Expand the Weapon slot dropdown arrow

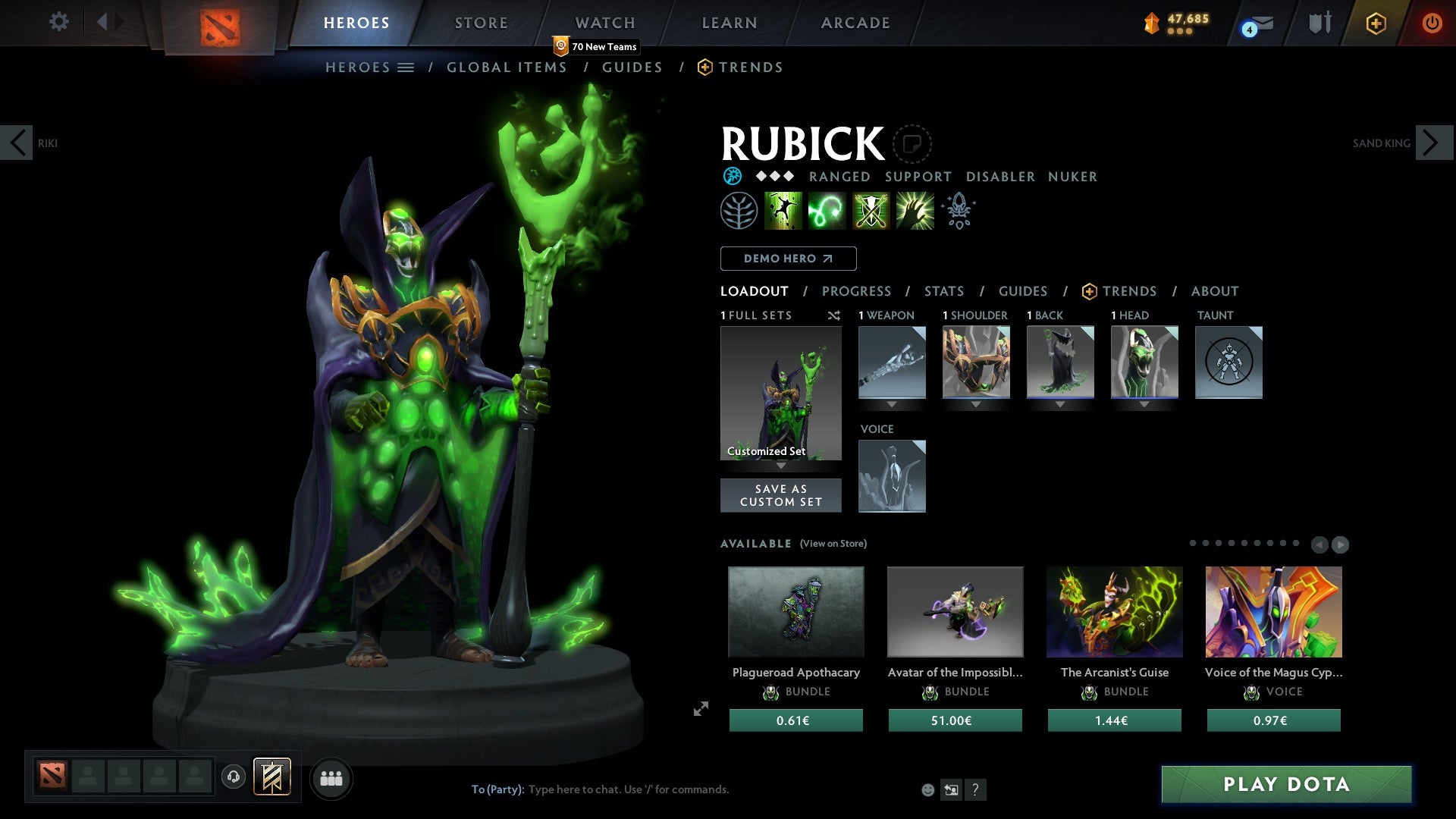[x=892, y=404]
